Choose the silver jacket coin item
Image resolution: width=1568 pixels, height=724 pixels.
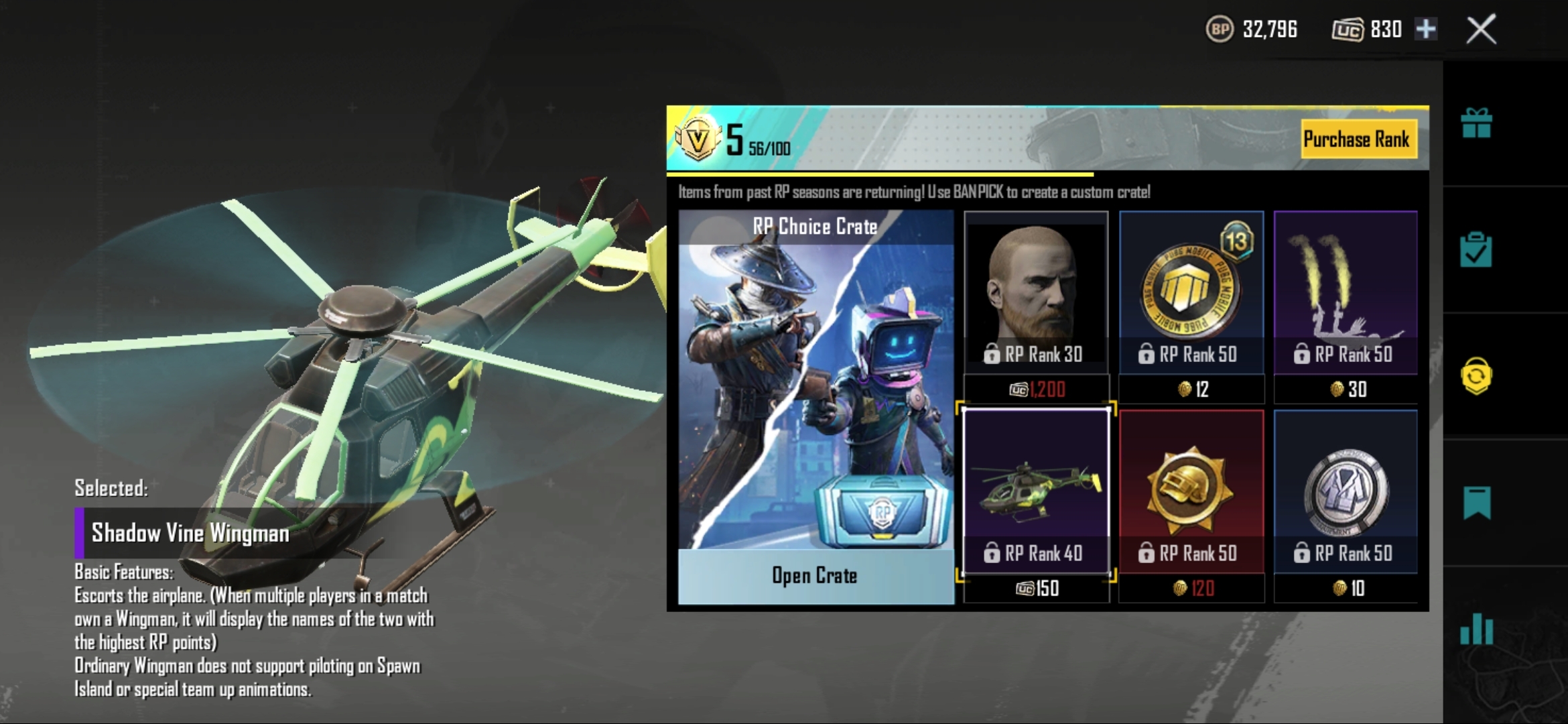1345,491
